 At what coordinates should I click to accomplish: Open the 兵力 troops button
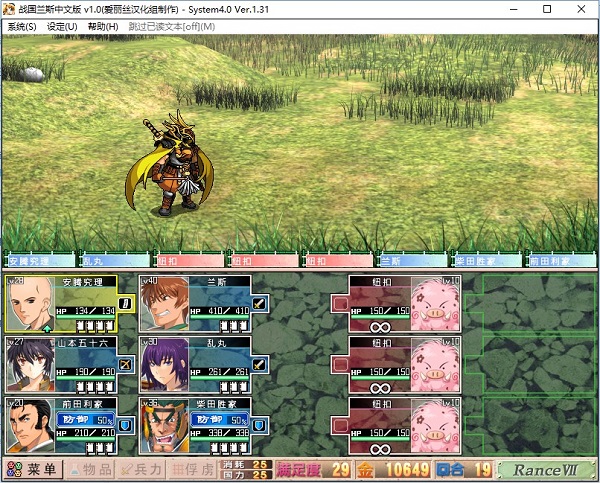[x=141, y=470]
